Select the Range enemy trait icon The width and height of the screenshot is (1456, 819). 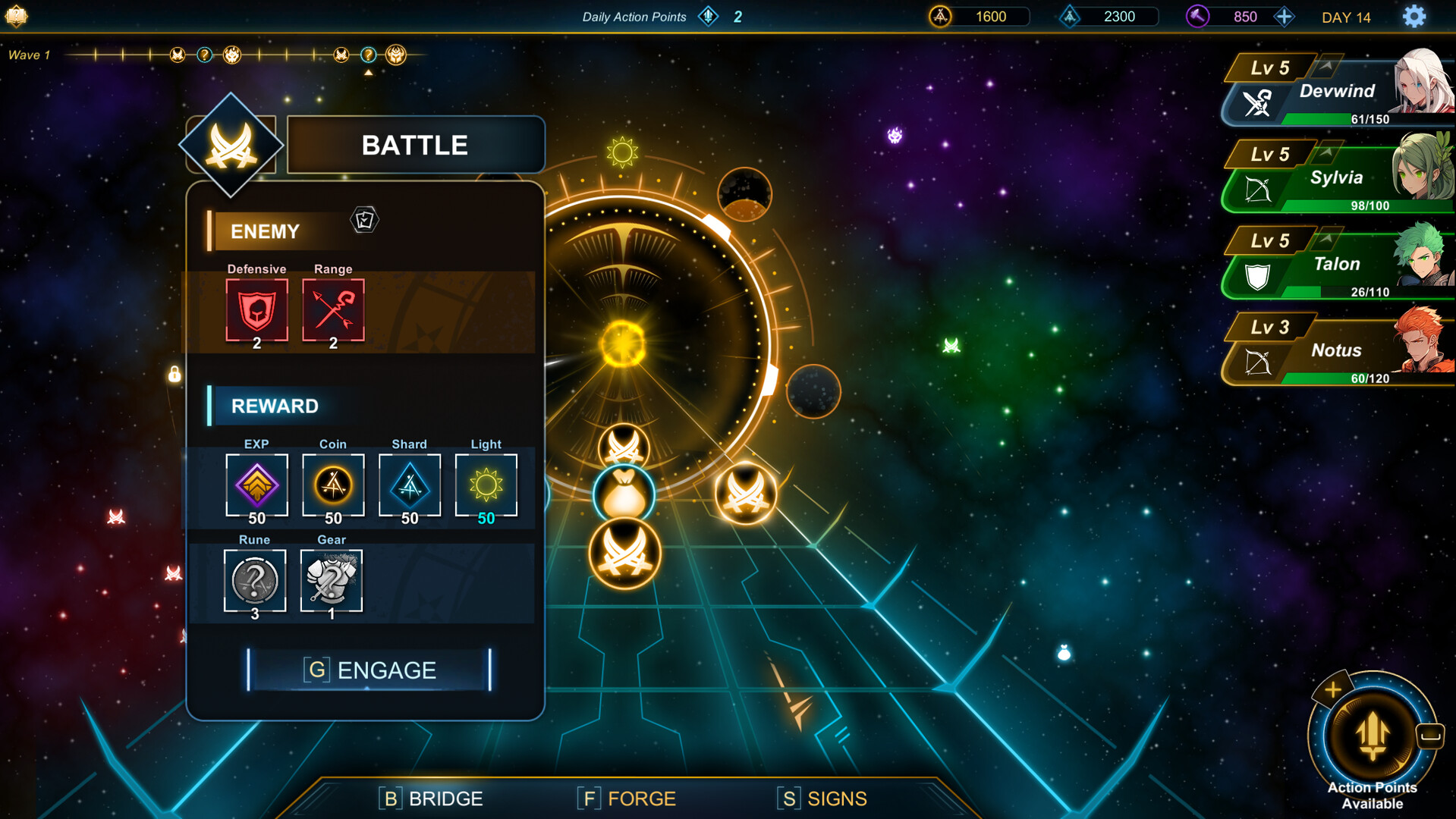click(x=333, y=310)
